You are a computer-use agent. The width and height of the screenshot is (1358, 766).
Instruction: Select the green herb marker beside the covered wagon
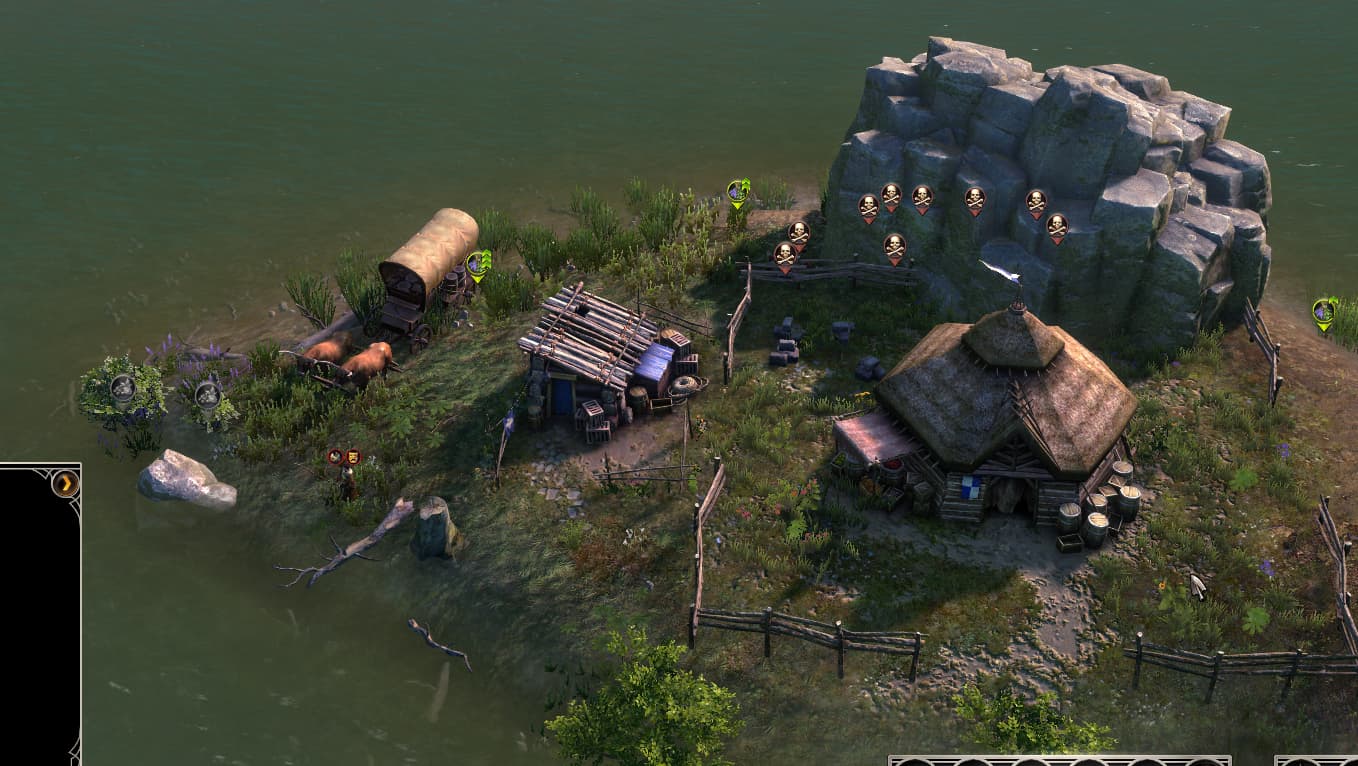(478, 265)
